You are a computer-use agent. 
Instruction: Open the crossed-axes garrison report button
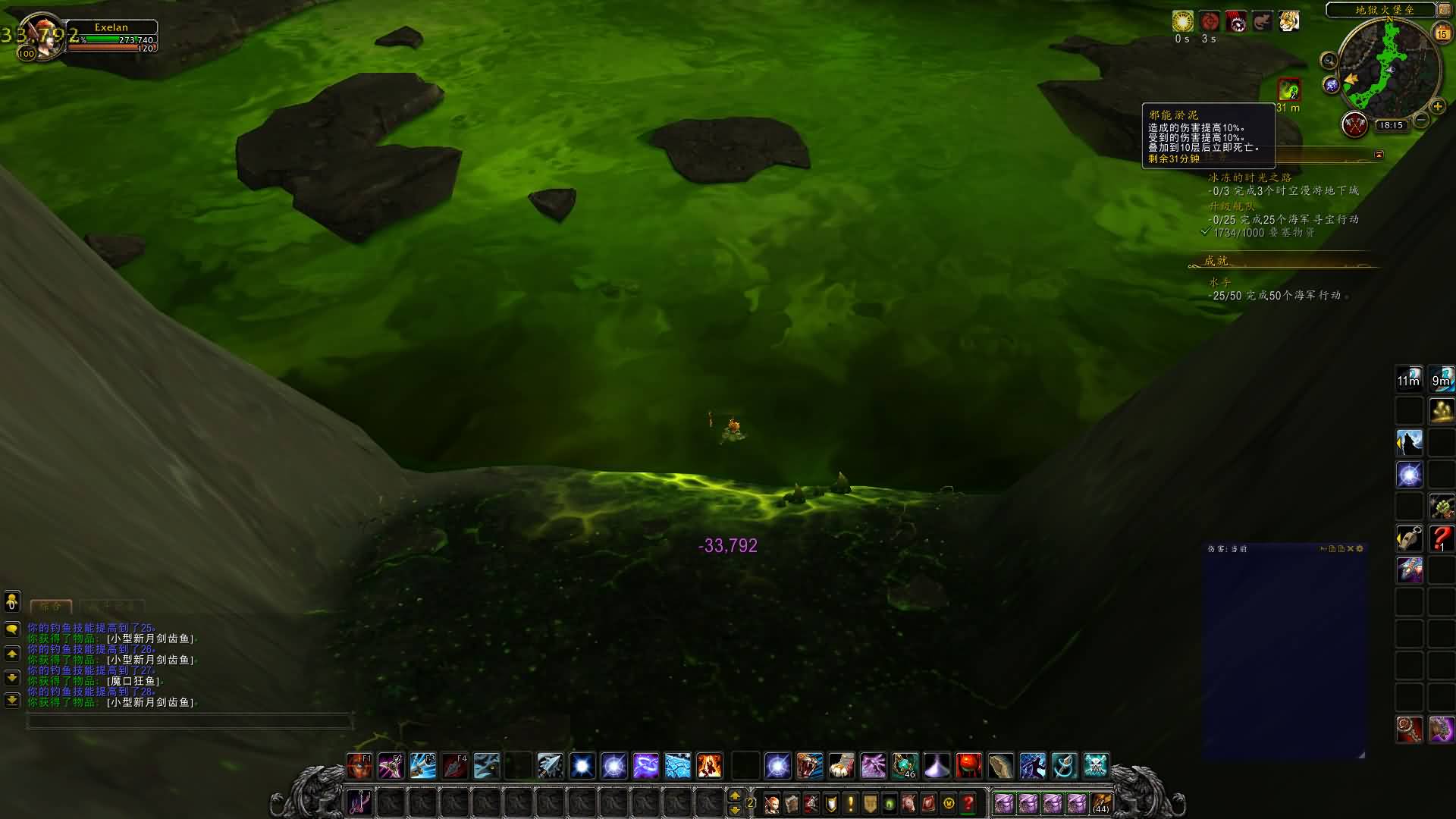tap(1354, 124)
